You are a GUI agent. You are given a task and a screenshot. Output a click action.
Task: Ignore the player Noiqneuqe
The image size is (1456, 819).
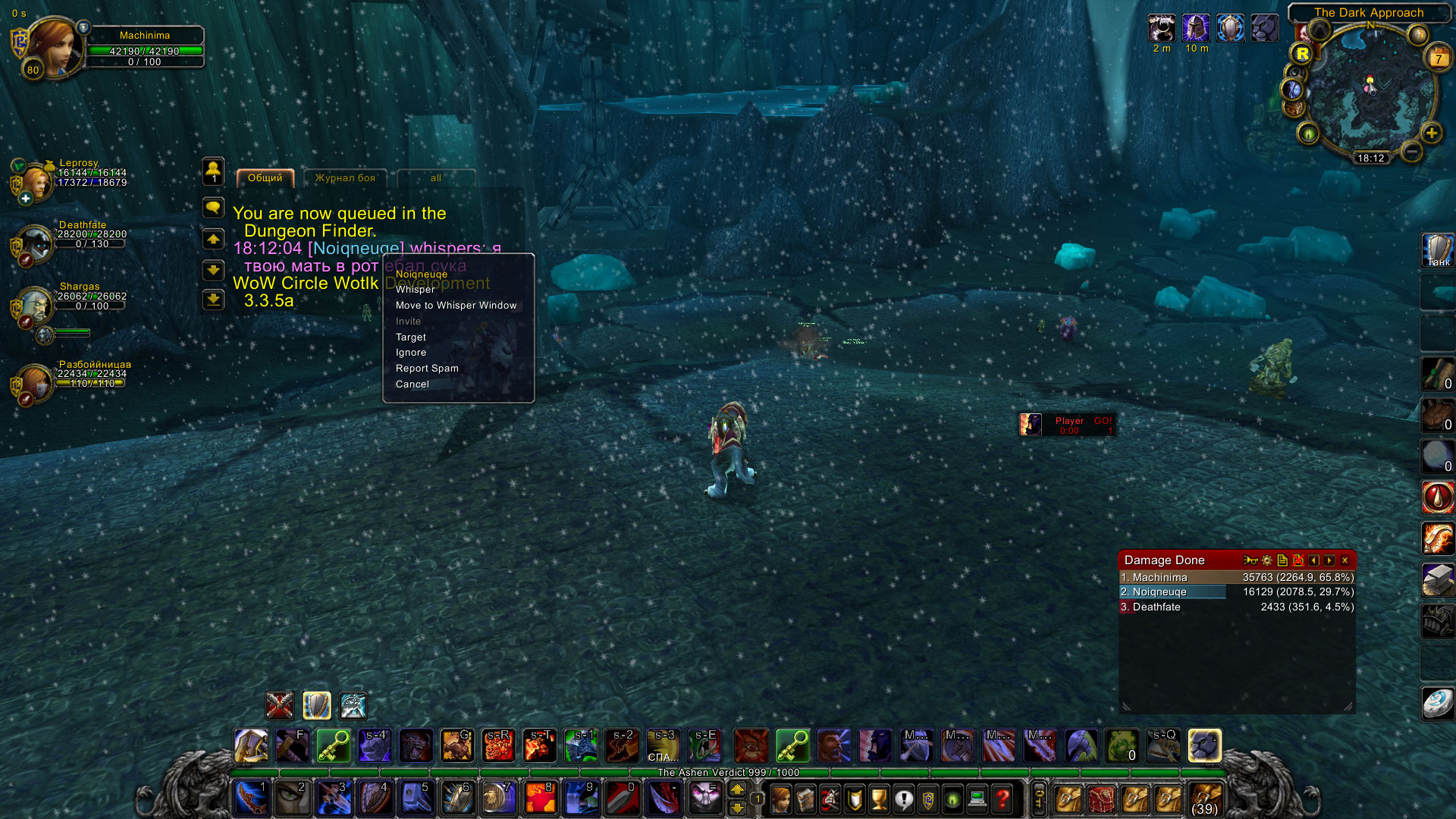pyautogui.click(x=410, y=353)
